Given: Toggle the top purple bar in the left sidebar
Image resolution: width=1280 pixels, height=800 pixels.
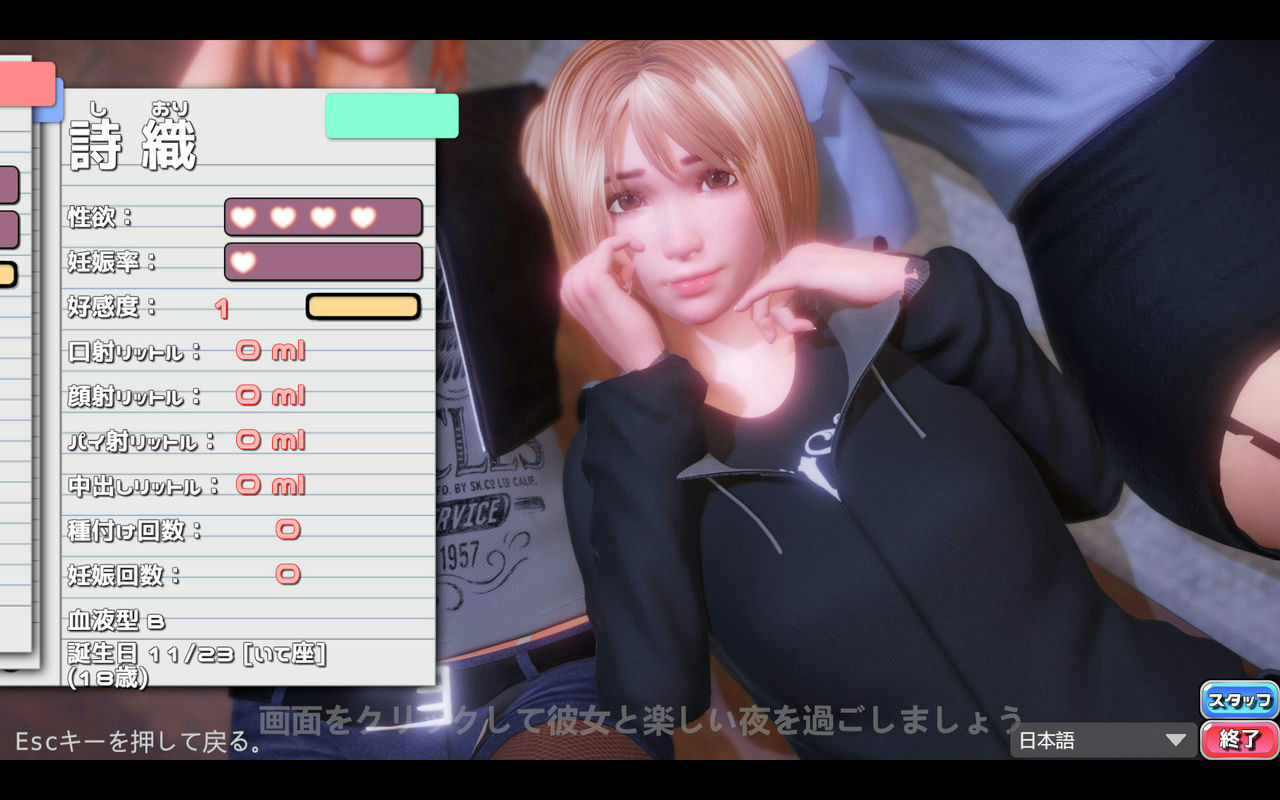Looking at the screenshot, I should coord(8,185).
